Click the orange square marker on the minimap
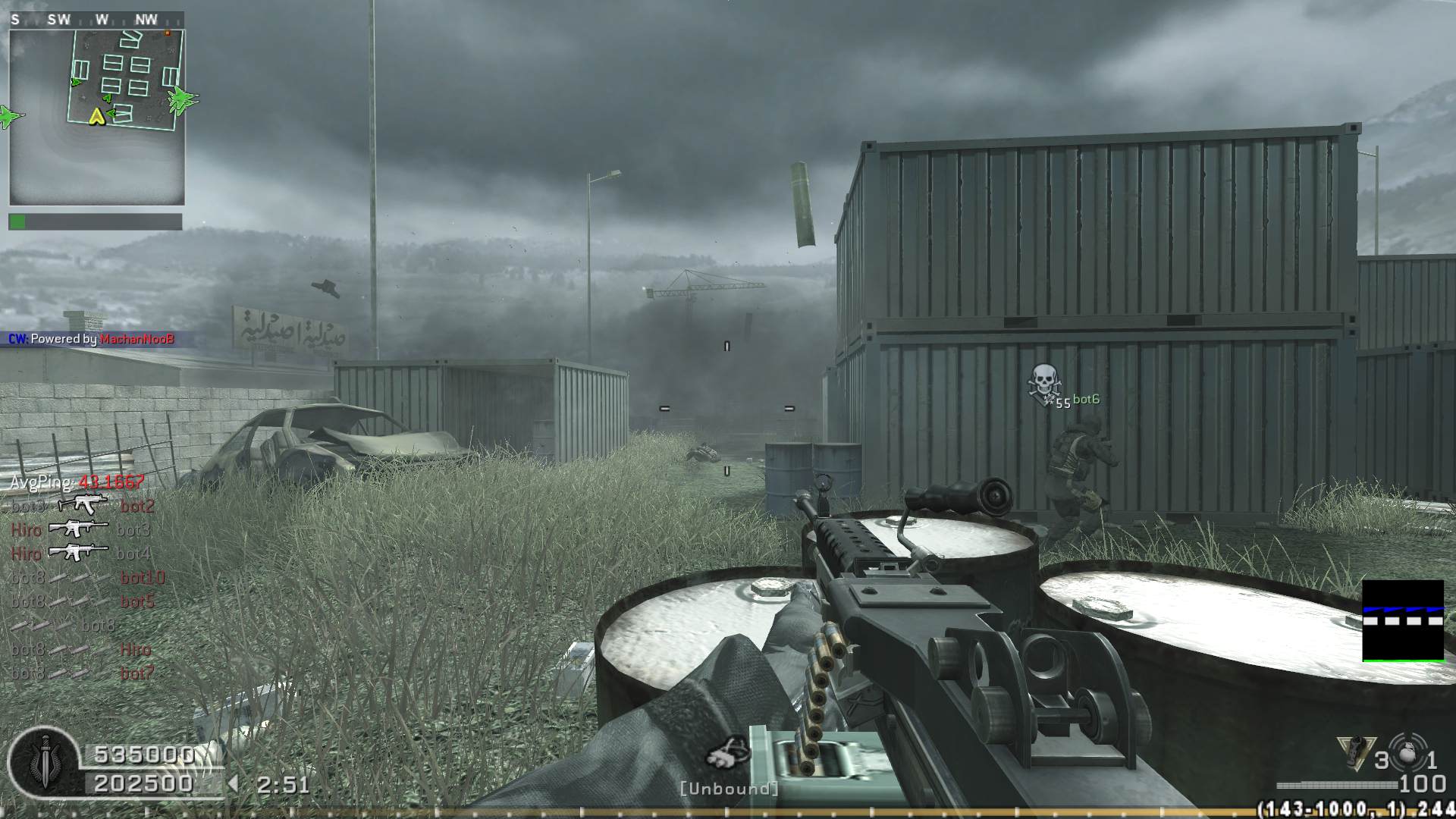Screen dimensions: 1456x819 (x=168, y=33)
